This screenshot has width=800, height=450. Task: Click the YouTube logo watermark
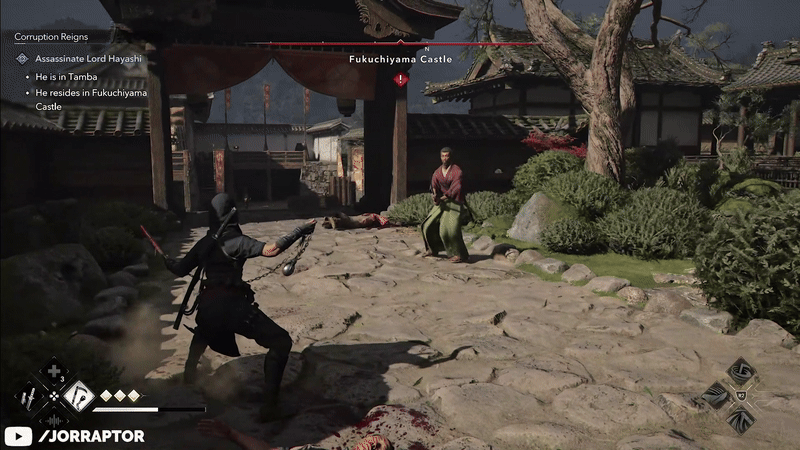coord(19,436)
